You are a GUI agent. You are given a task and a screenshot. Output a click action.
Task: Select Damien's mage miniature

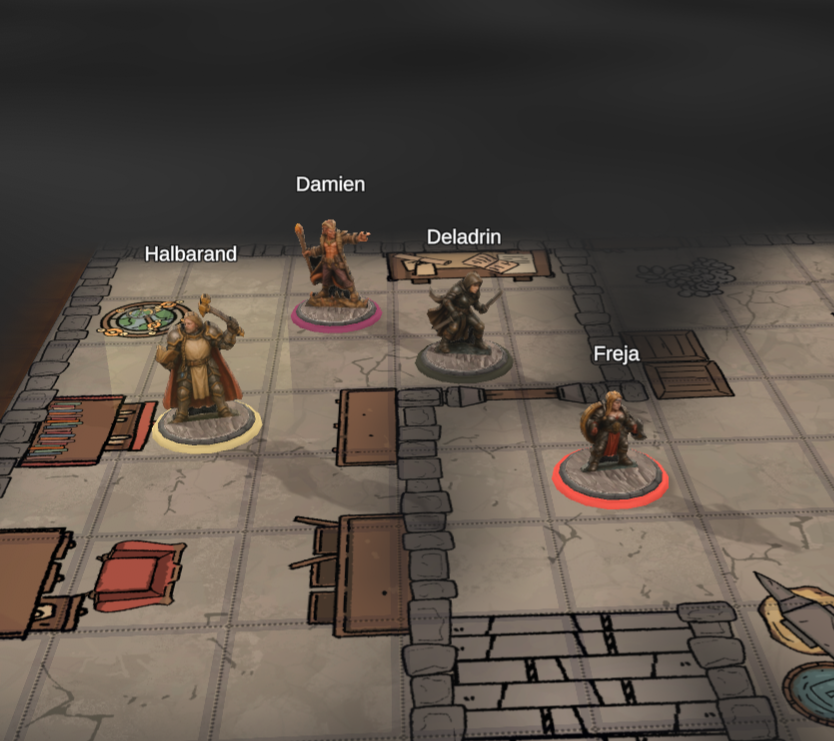coord(333,273)
